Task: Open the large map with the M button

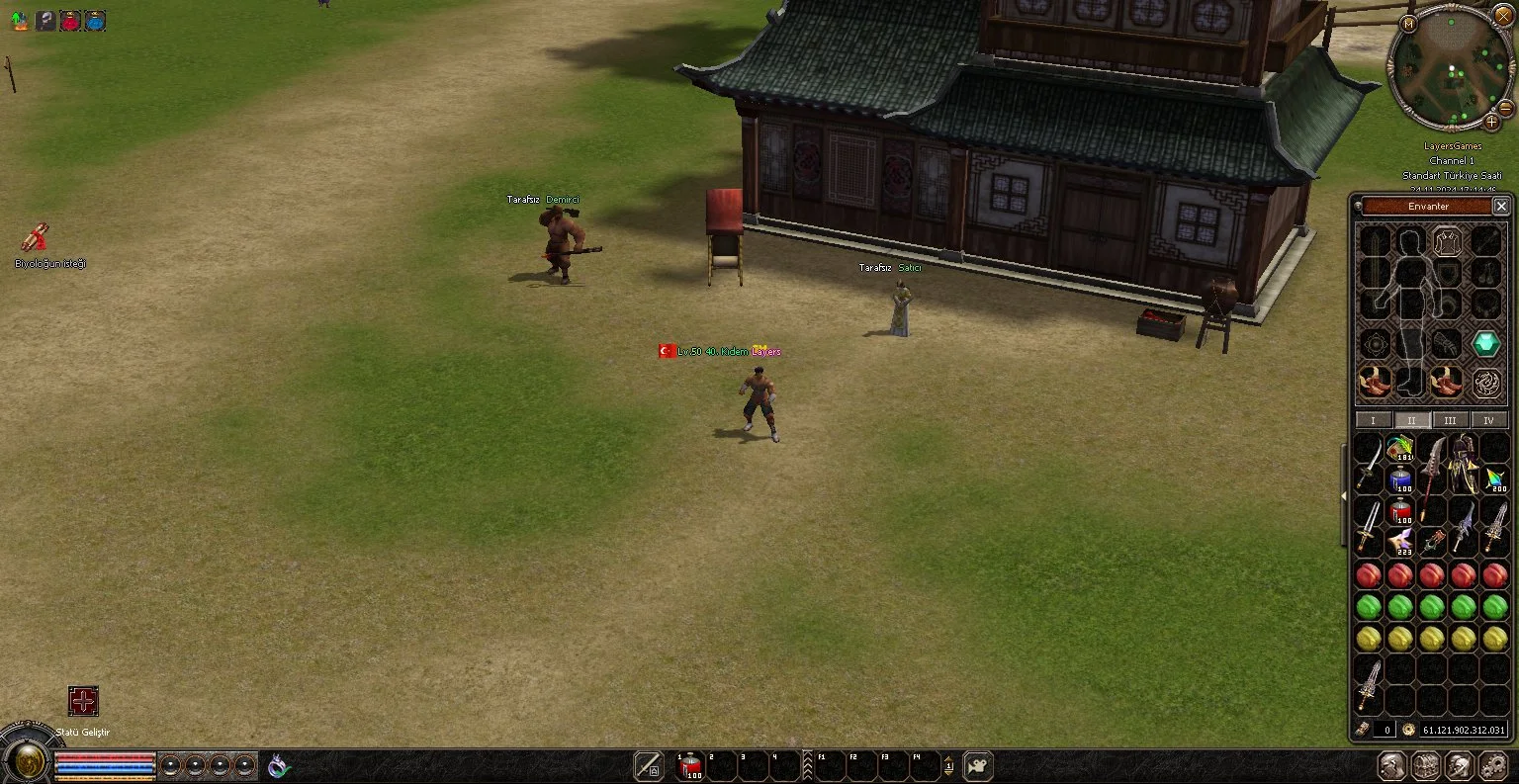Action: 1407,23
